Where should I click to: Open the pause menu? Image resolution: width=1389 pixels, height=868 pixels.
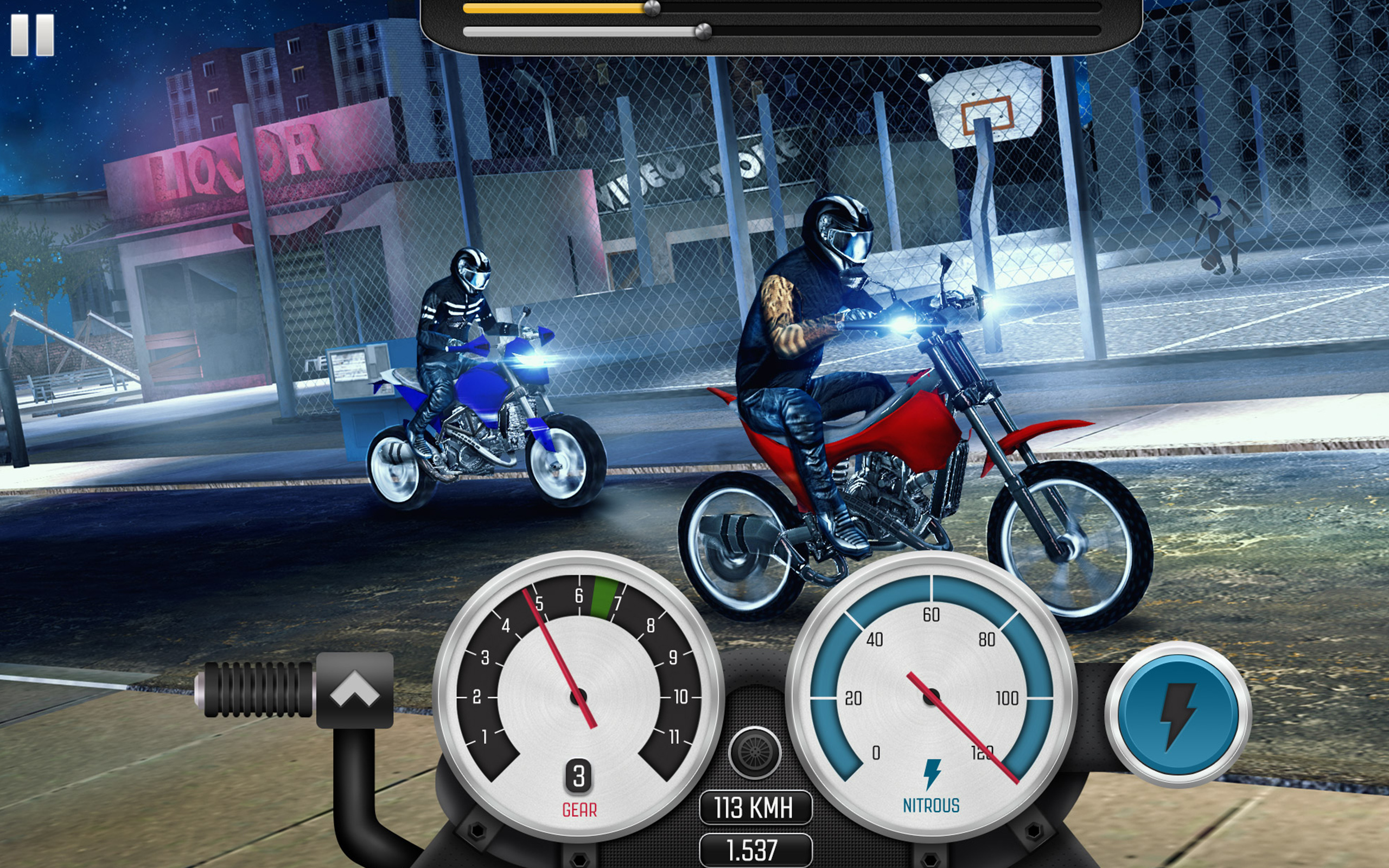coord(31,36)
